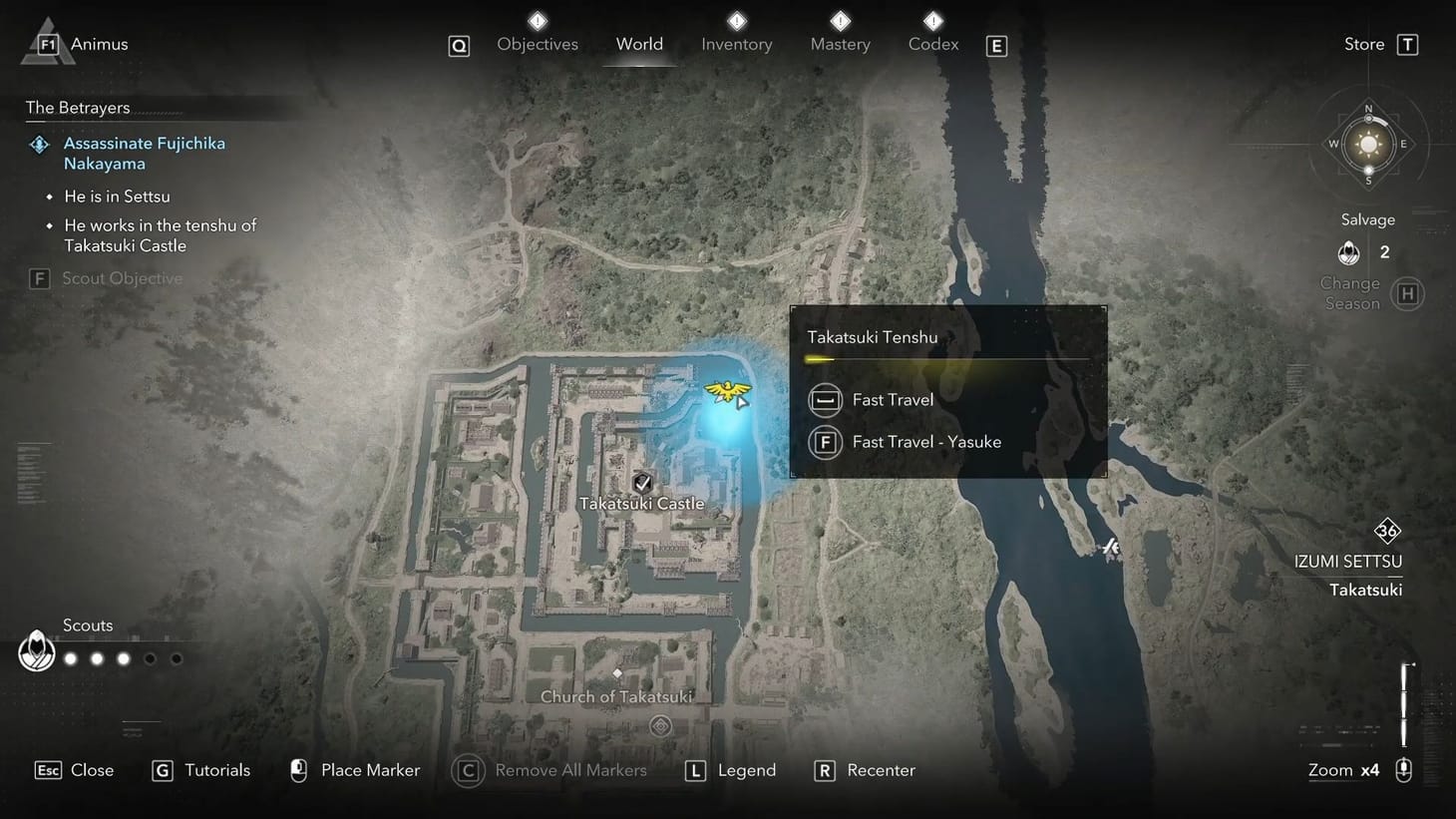Select the scout head icon in Scouts panel
The width and height of the screenshot is (1456, 819).
(36, 651)
